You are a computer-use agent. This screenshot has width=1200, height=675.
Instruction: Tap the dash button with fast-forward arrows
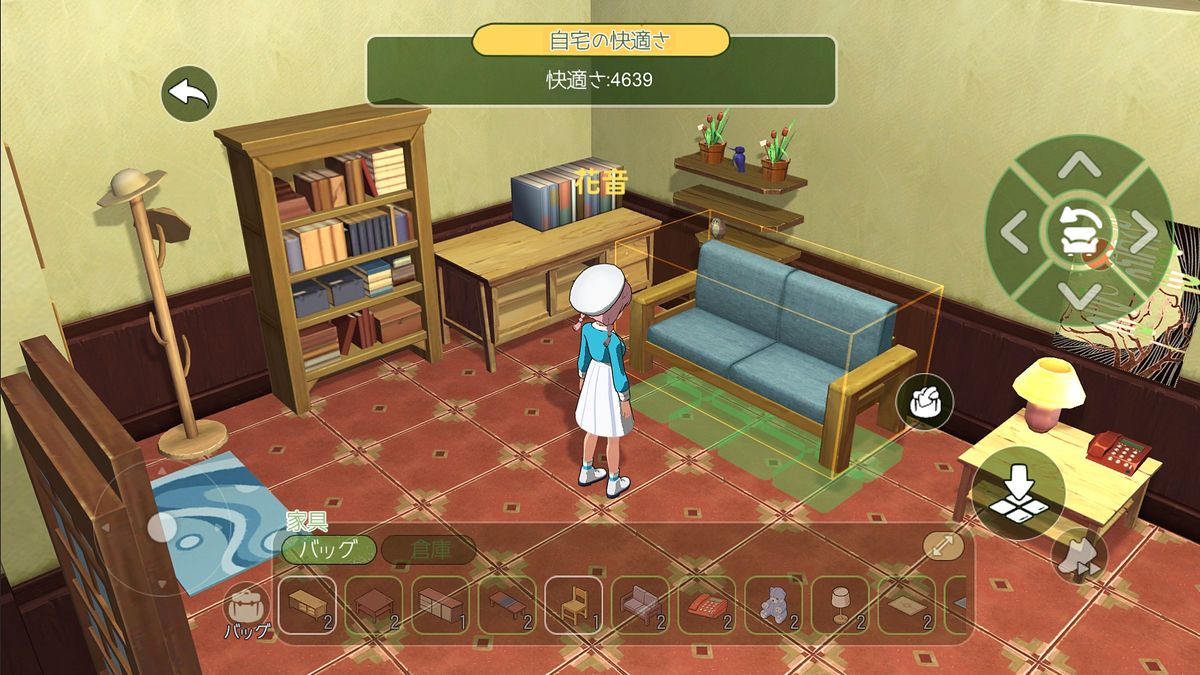[x=1079, y=556]
